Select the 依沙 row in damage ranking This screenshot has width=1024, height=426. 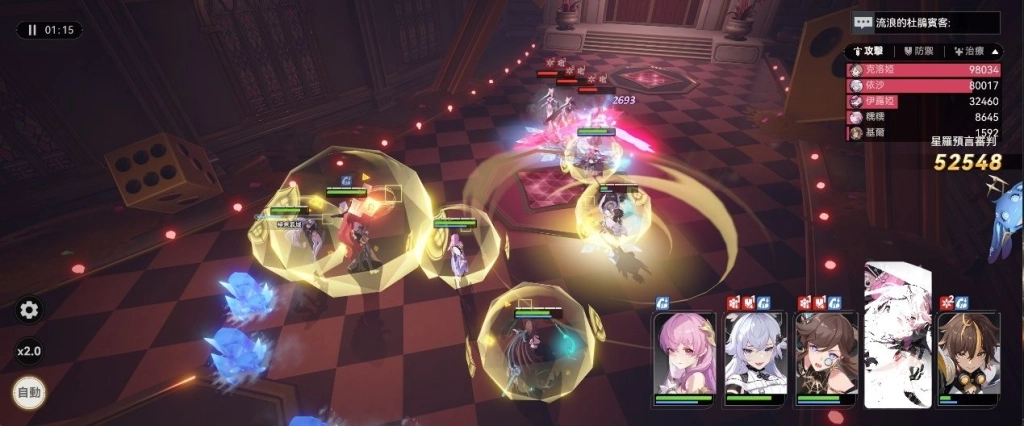coord(923,86)
